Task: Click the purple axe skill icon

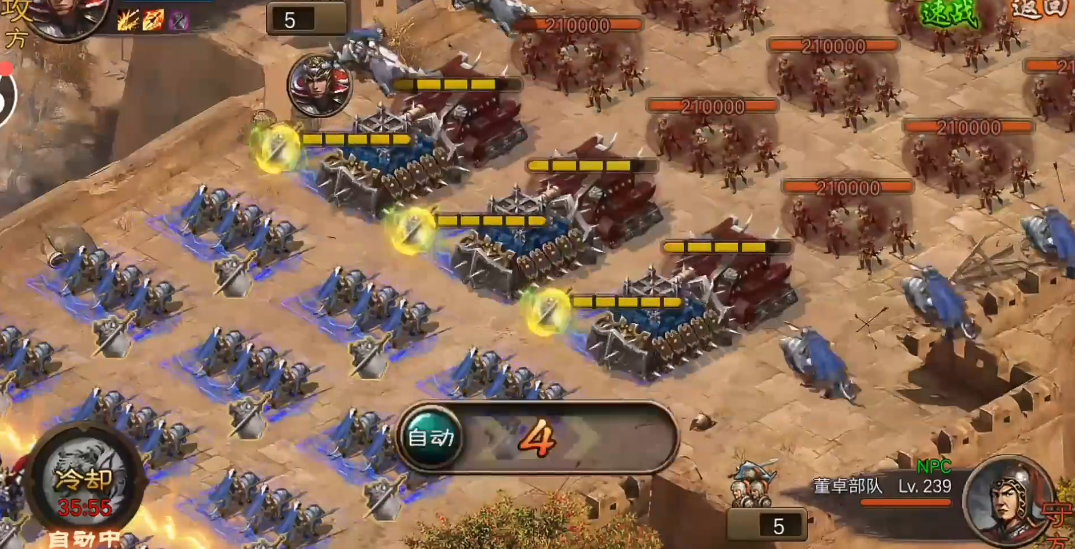Action: pos(179,19)
